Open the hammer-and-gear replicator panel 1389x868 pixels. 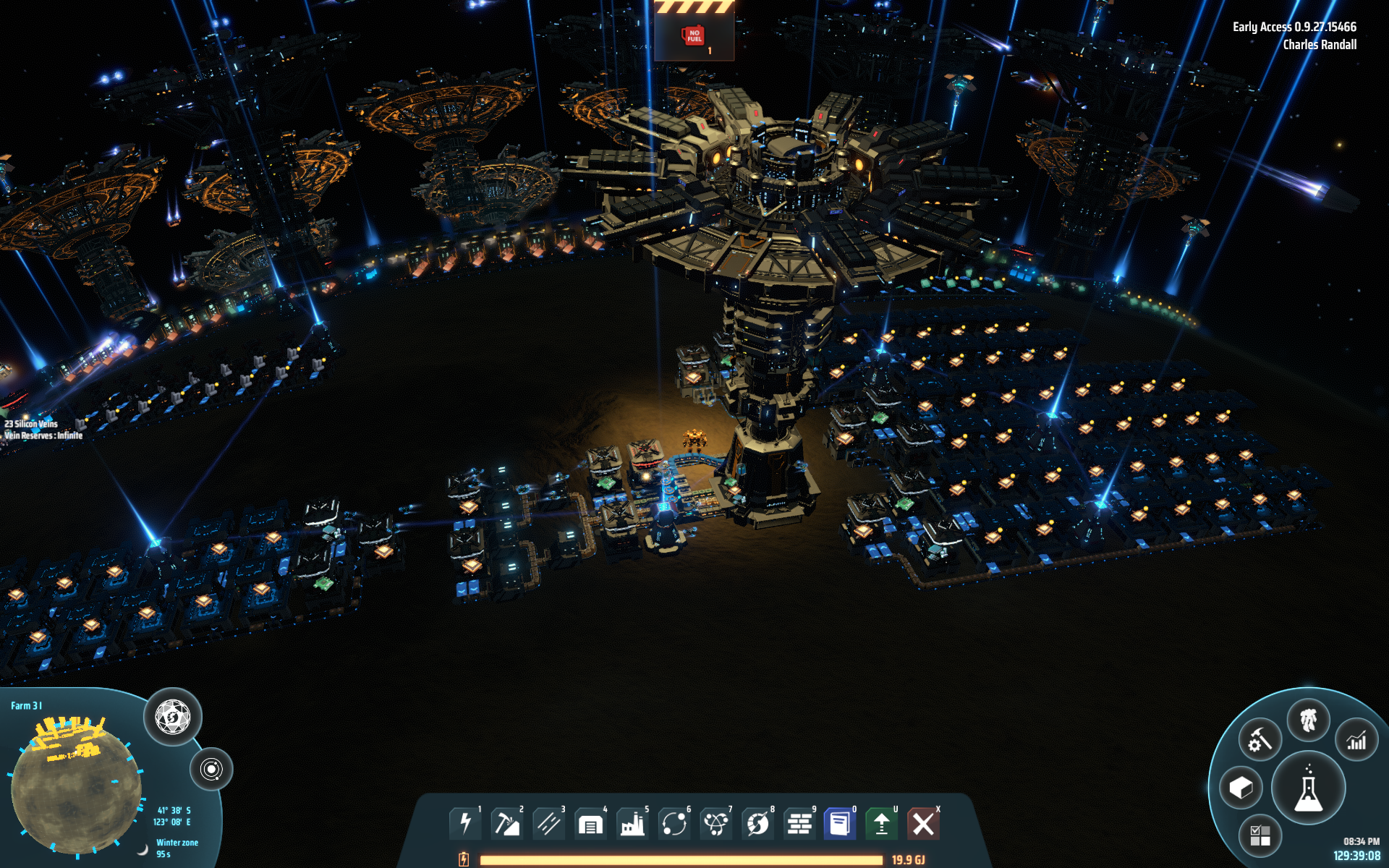tap(1260, 741)
